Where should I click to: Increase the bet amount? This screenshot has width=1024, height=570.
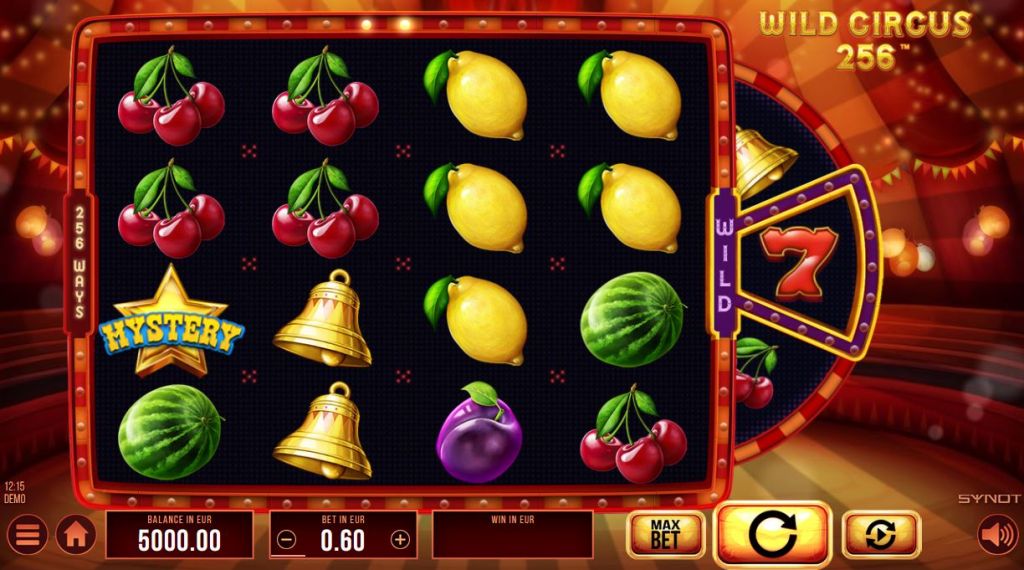click(x=400, y=540)
